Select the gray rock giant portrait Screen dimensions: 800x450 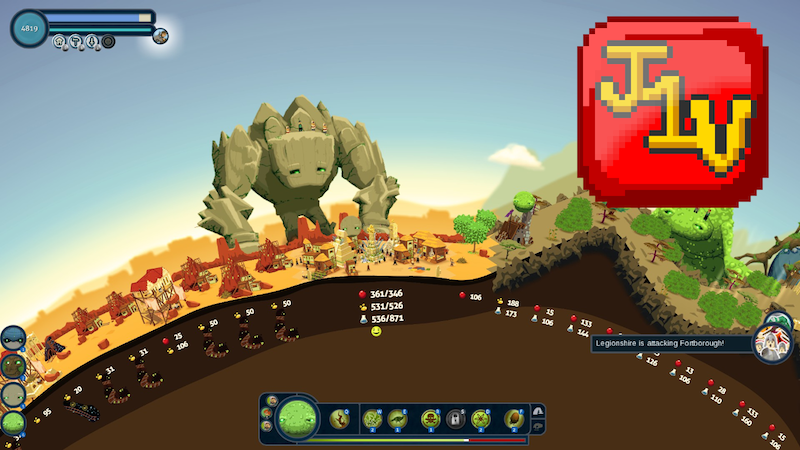click(13, 395)
